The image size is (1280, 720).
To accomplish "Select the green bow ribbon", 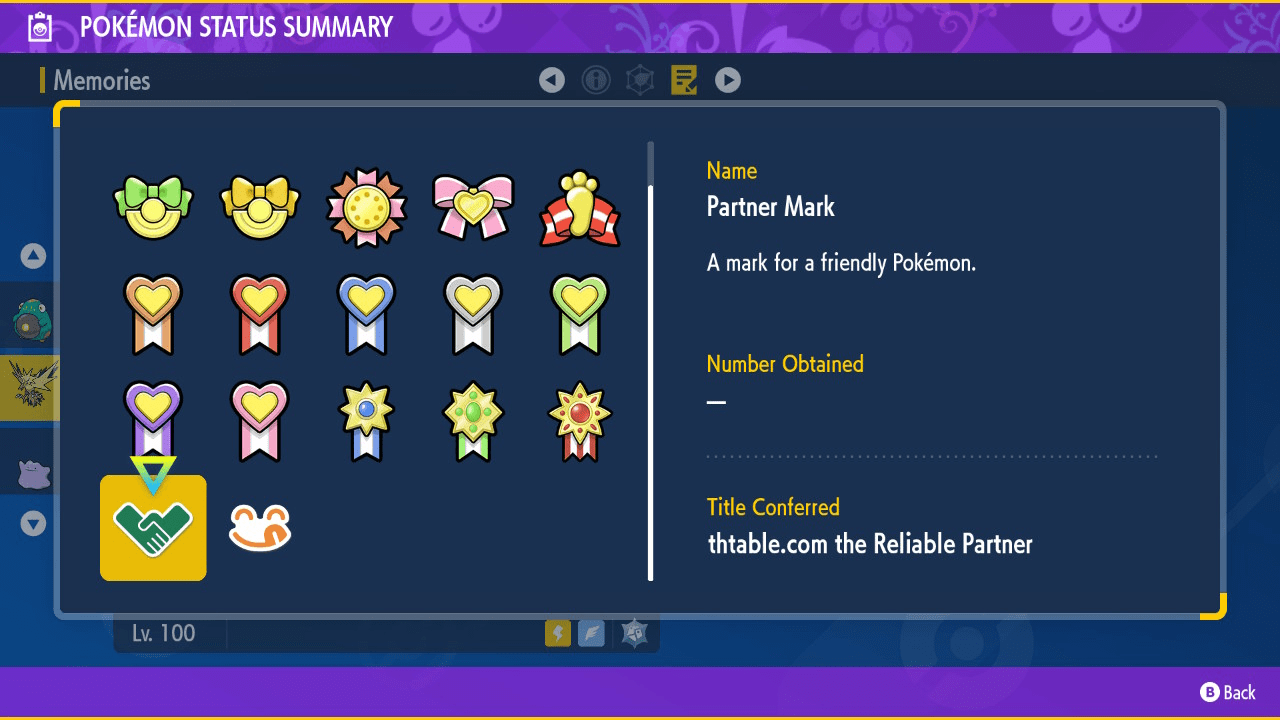I will pyautogui.click(x=153, y=207).
